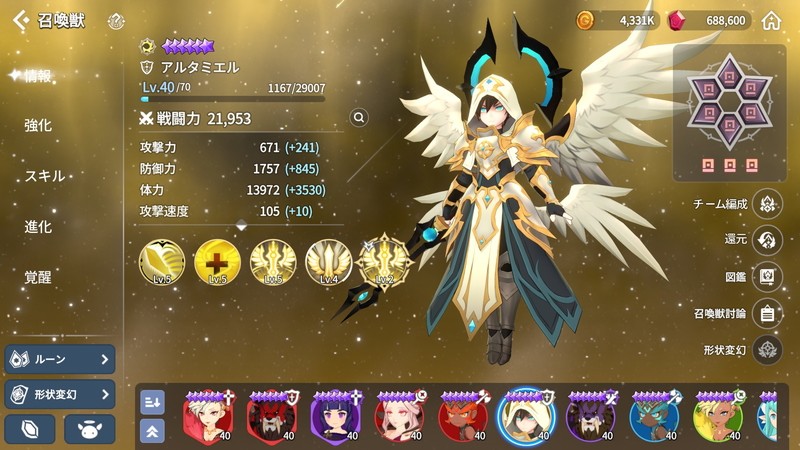This screenshot has height=450, width=800.
Task: Expand the stats list arrow
Action: pos(241,227)
